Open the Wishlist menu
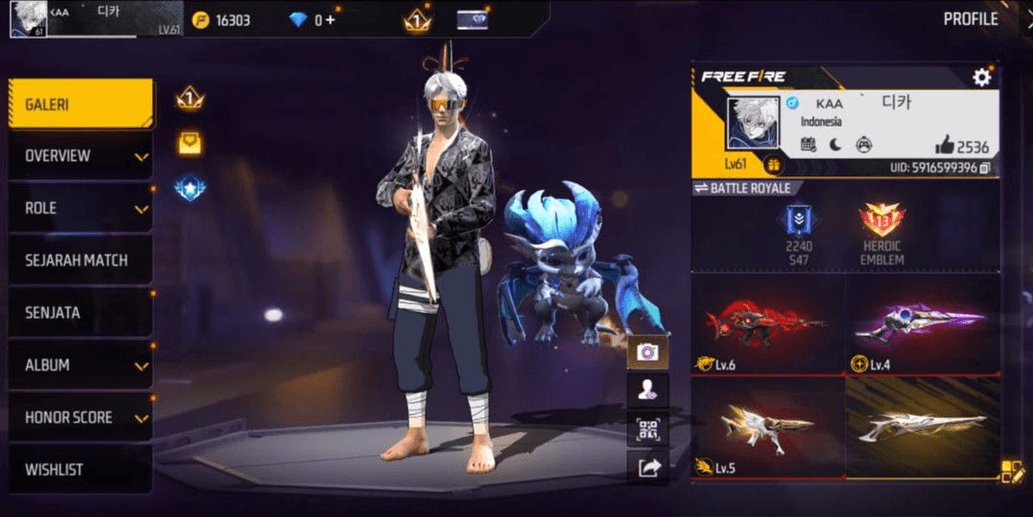Image resolution: width=1033 pixels, height=517 pixels. pos(80,469)
